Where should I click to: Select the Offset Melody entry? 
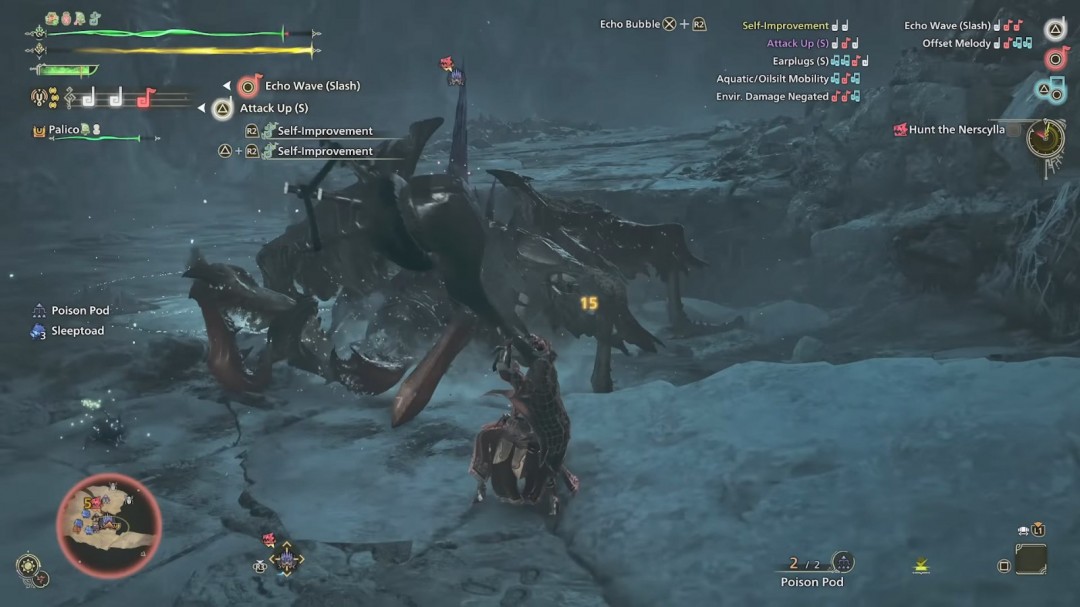(956, 44)
